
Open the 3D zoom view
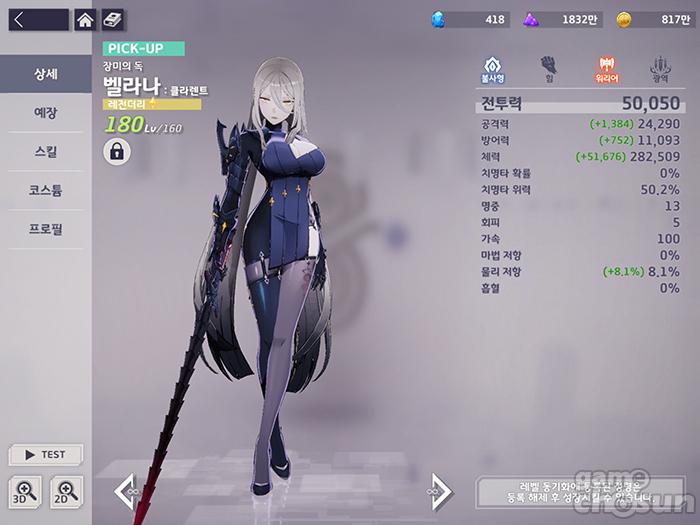[x=25, y=490]
